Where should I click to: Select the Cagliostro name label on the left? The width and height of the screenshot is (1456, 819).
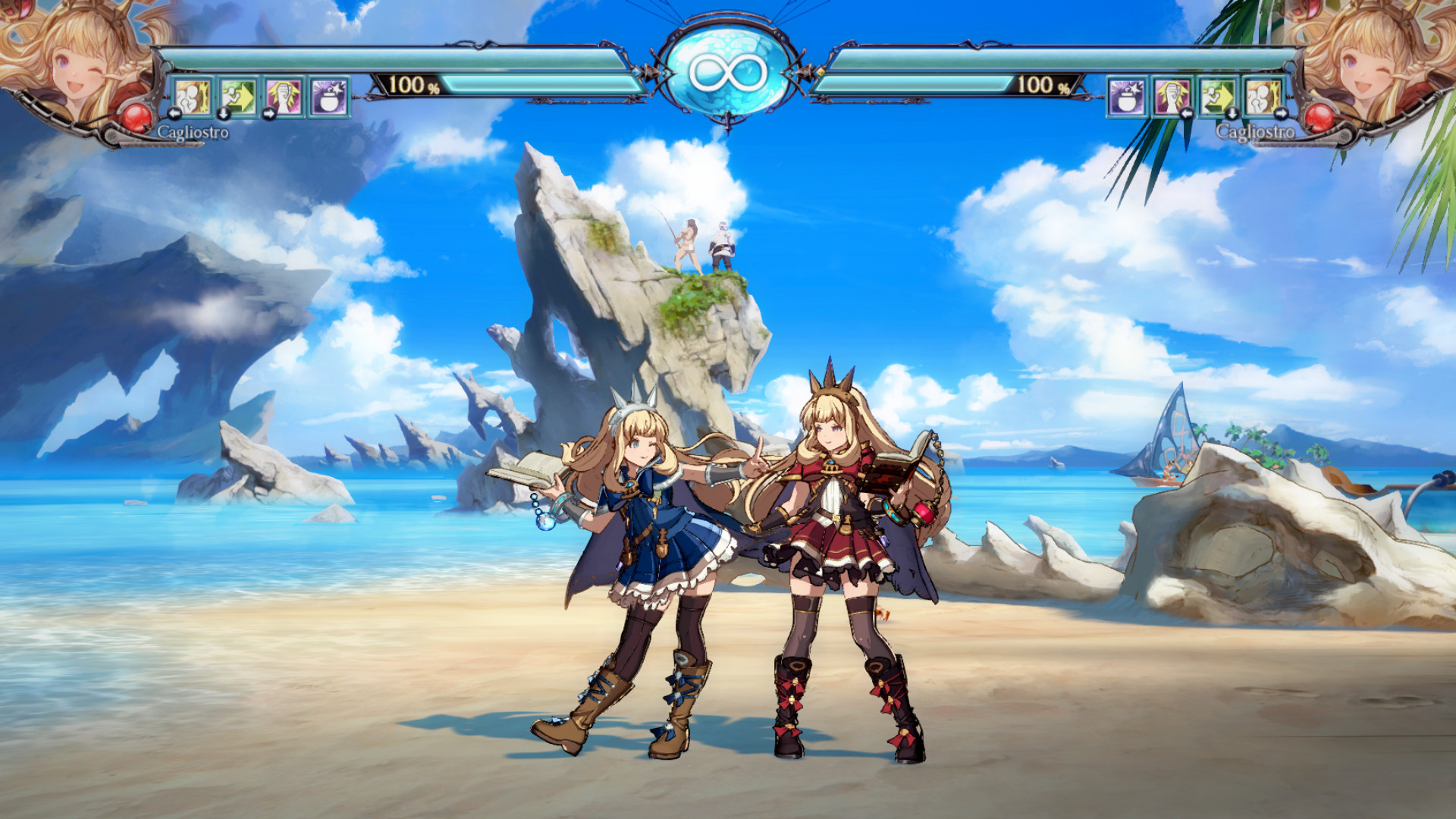coord(192,130)
